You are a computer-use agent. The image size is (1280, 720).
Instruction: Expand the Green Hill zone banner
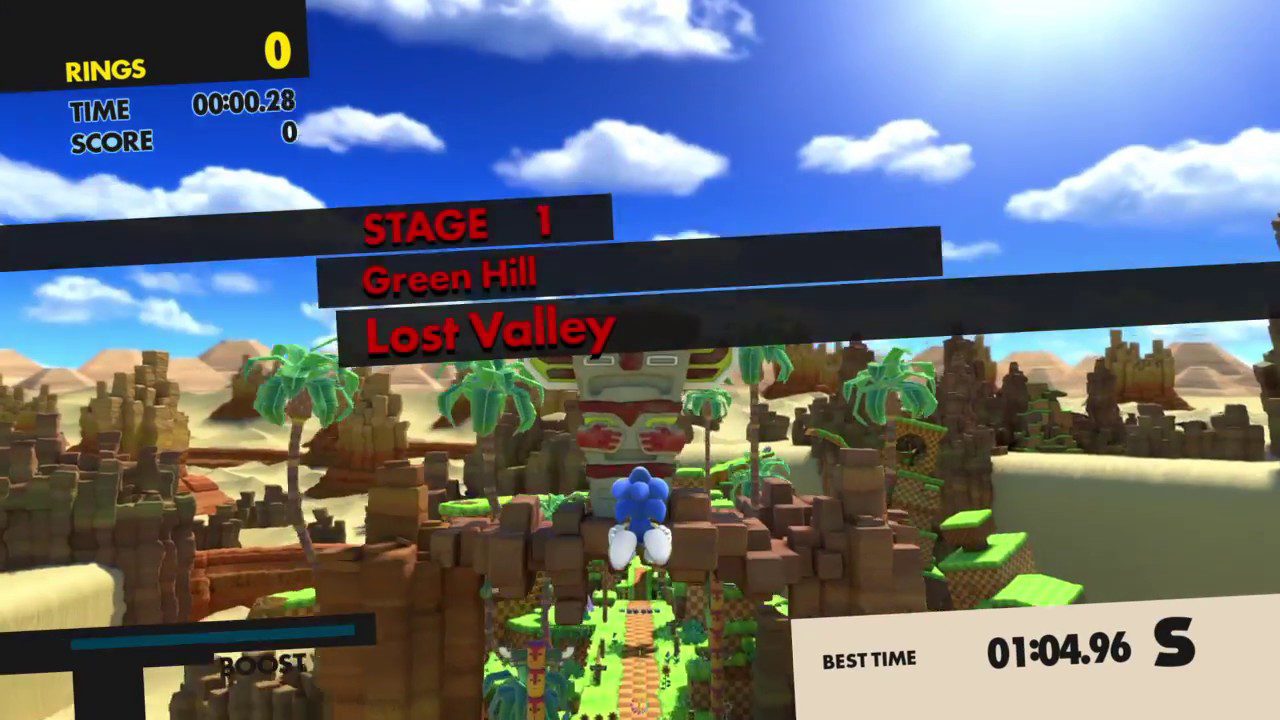(x=449, y=278)
